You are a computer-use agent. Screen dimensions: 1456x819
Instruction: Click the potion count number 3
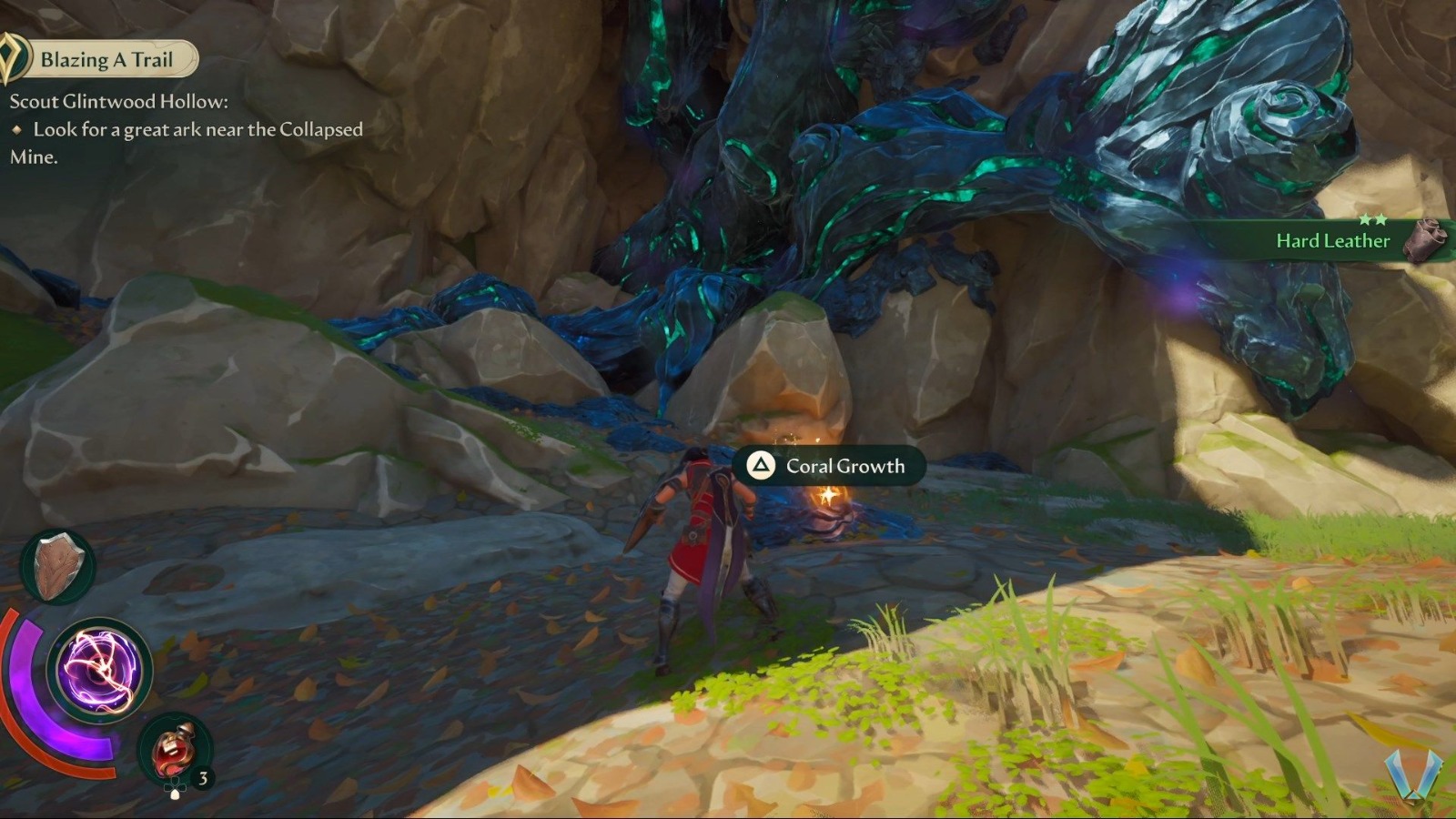coord(202,777)
